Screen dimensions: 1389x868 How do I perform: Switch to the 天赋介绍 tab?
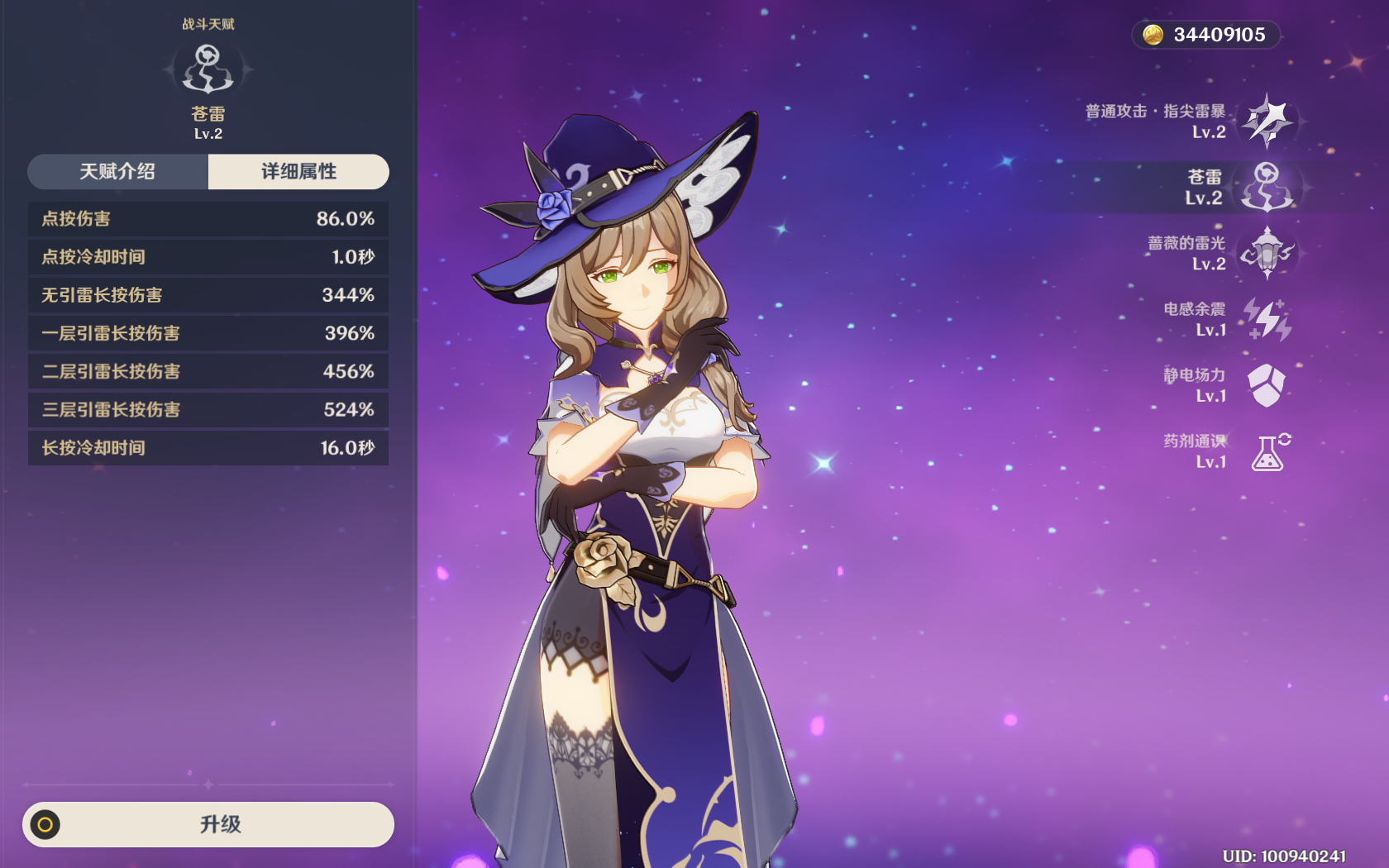click(x=117, y=172)
